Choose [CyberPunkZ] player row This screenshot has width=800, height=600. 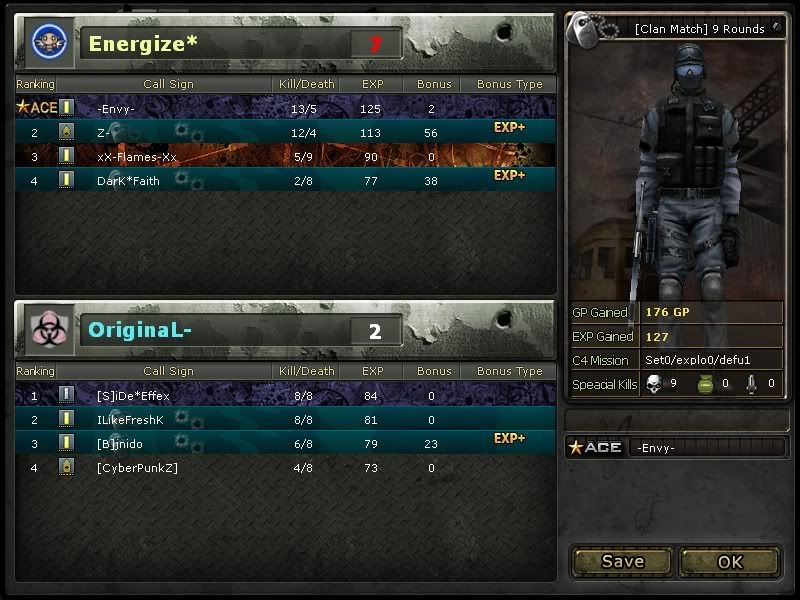(x=138, y=468)
